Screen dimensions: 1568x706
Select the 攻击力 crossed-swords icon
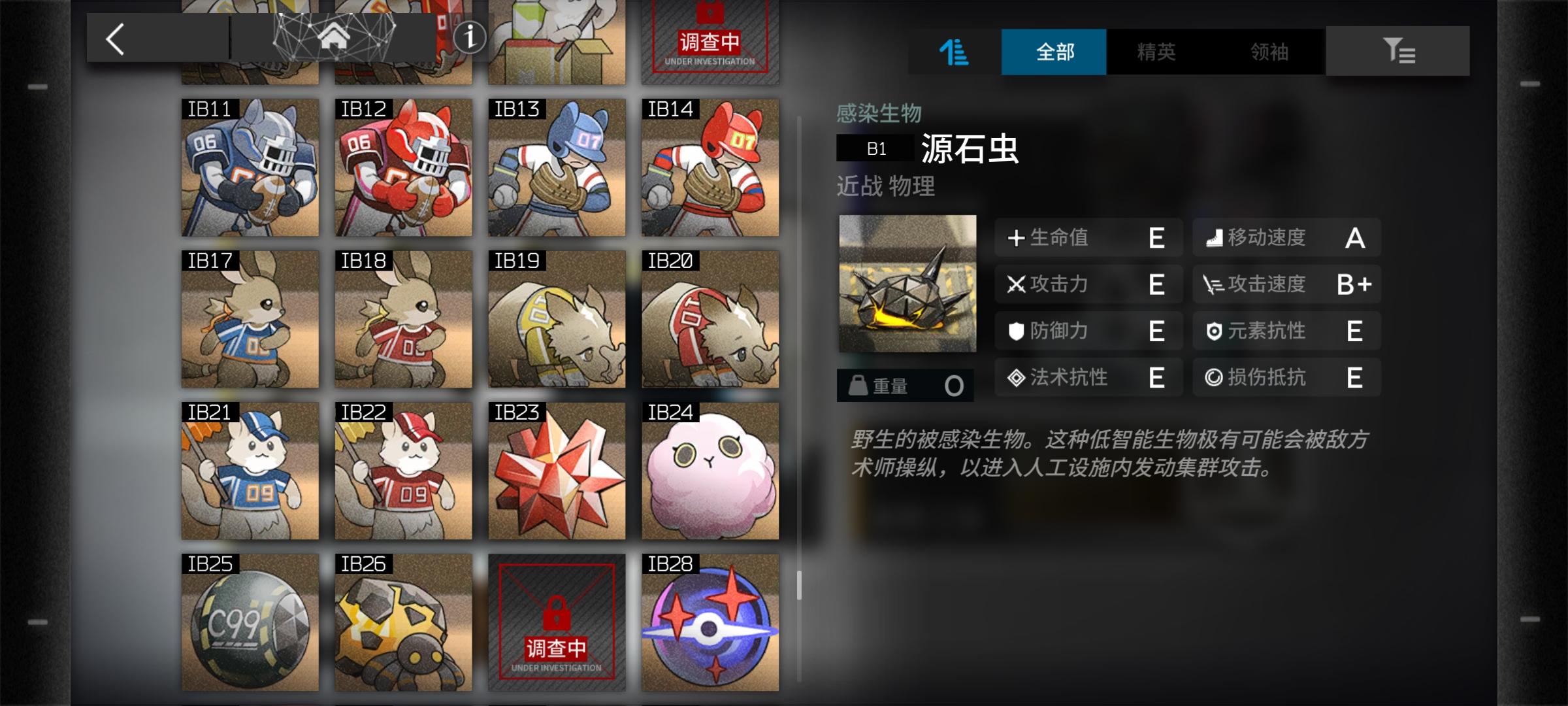[x=1015, y=284]
